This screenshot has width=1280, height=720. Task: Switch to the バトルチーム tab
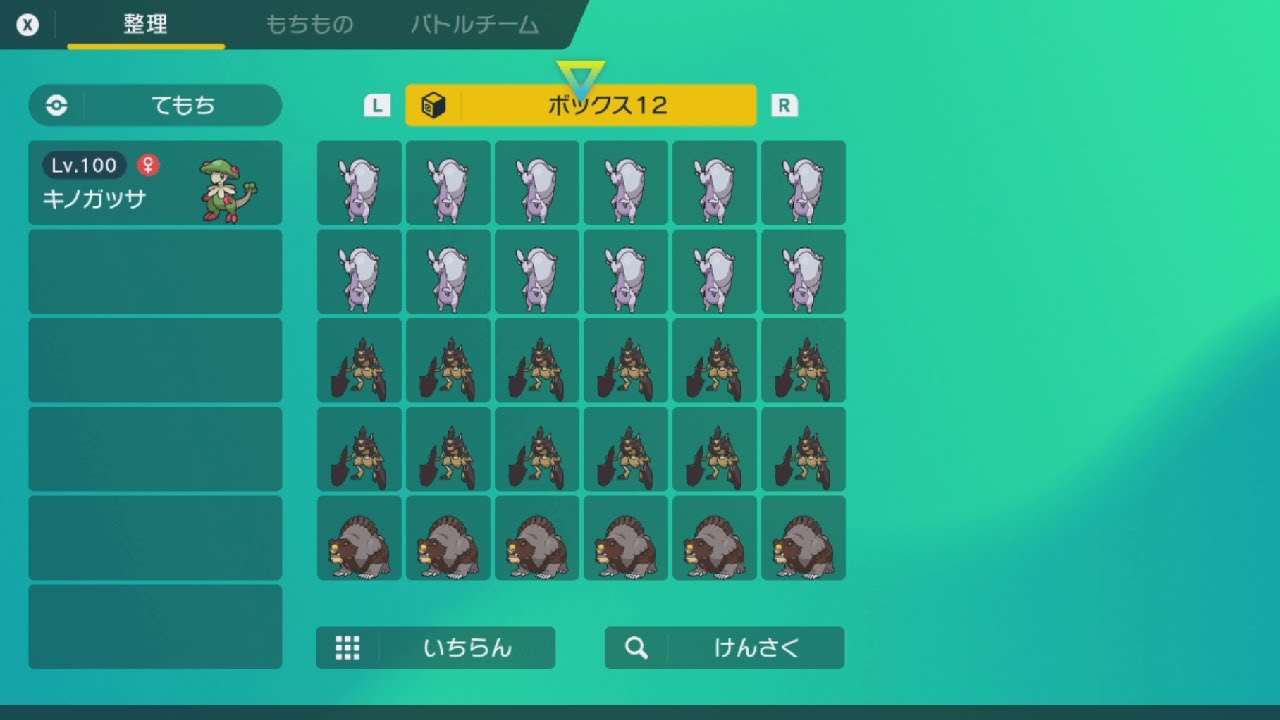(x=474, y=26)
